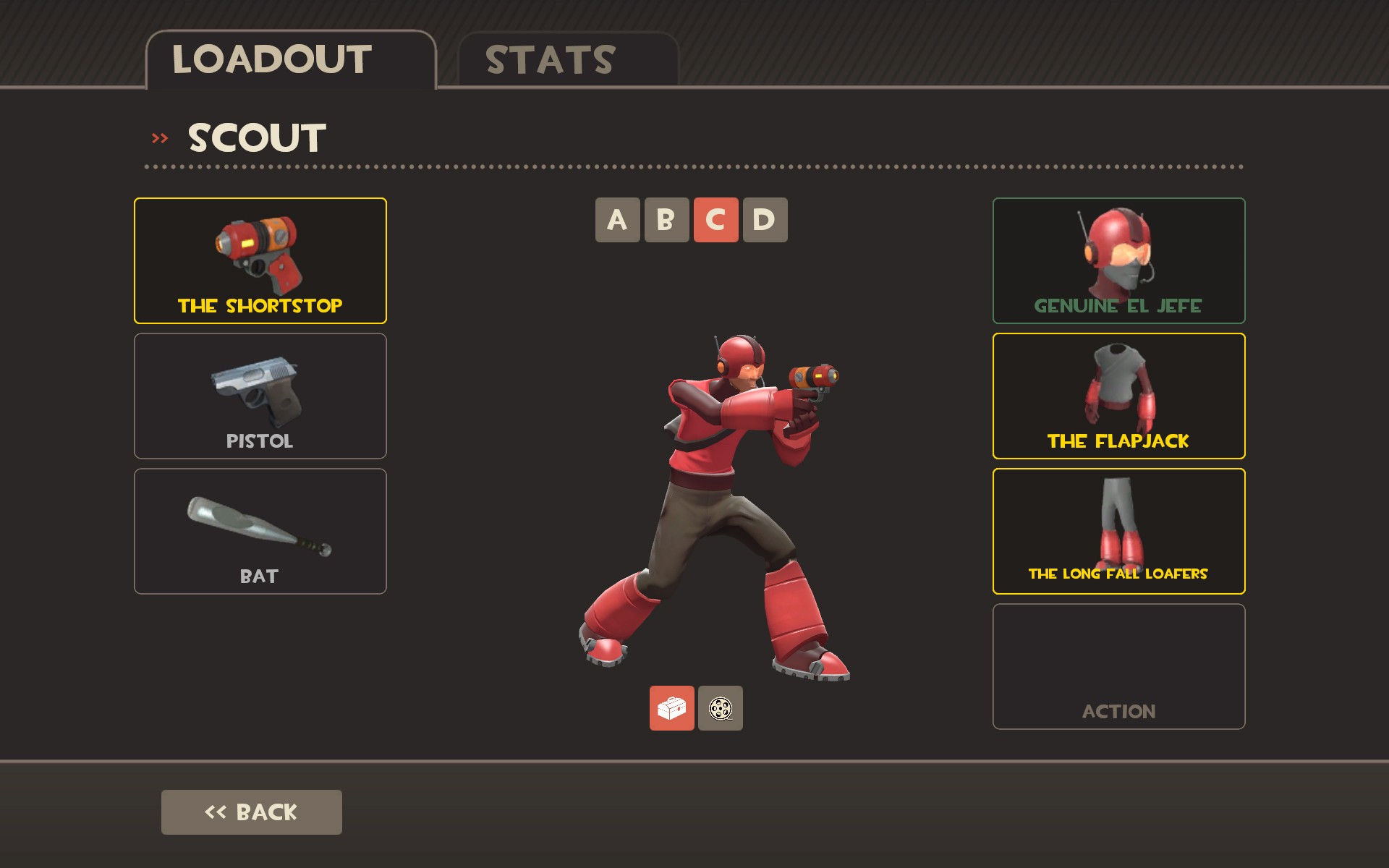Open the taunt loadout film reel icon

(720, 710)
